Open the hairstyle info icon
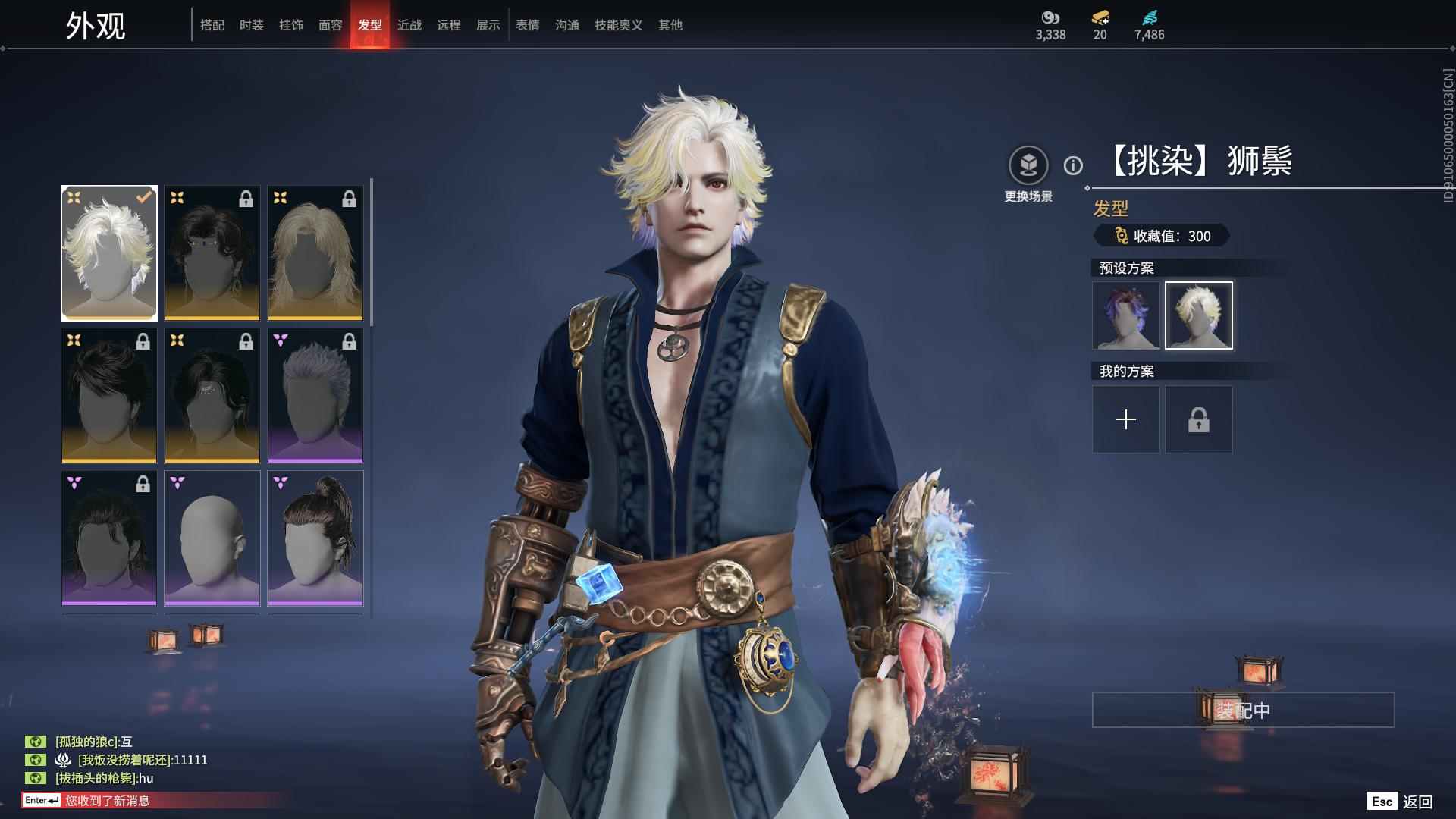This screenshot has width=1456, height=819. tap(1073, 165)
